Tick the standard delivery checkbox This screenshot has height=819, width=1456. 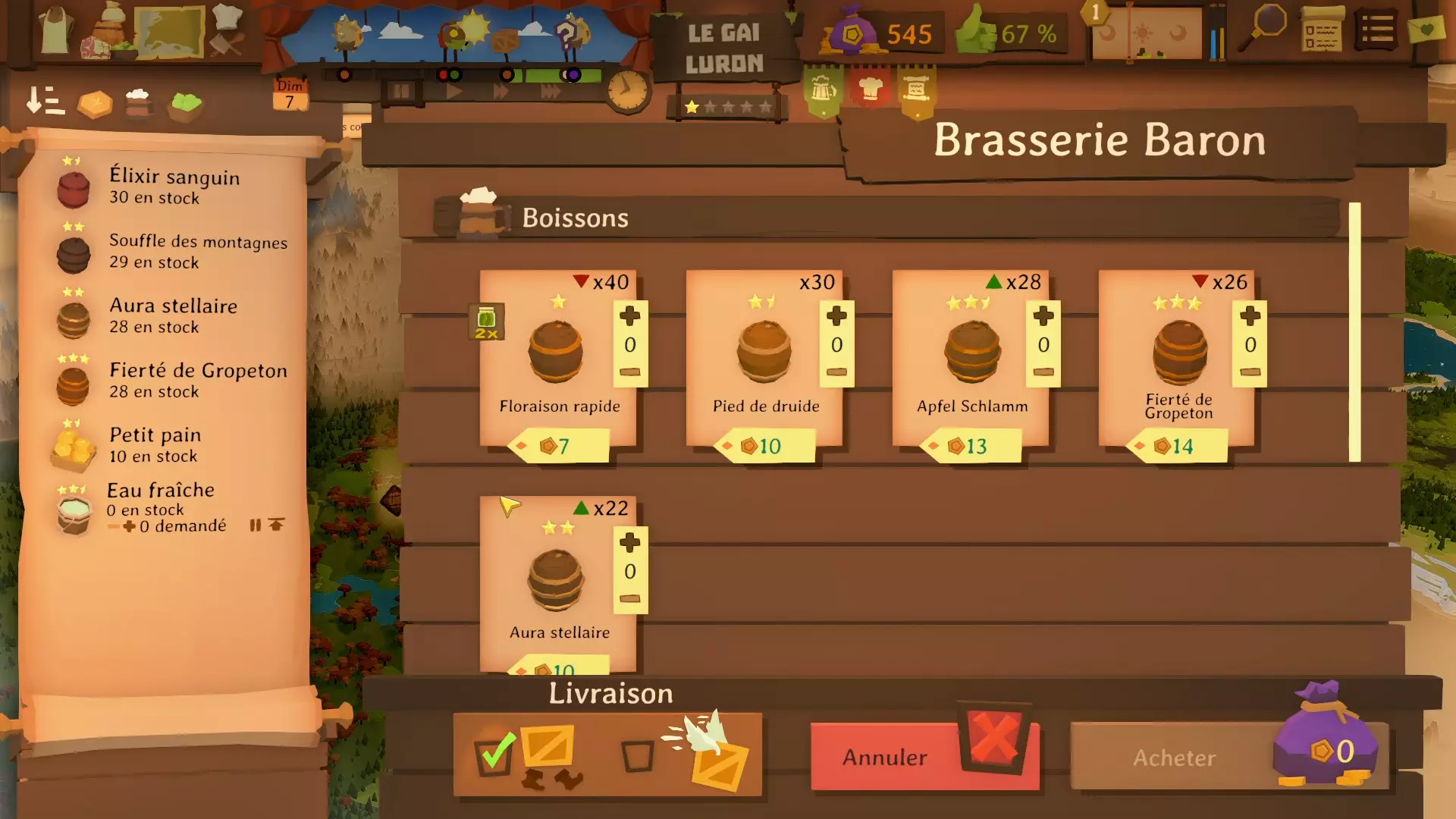pos(494,755)
